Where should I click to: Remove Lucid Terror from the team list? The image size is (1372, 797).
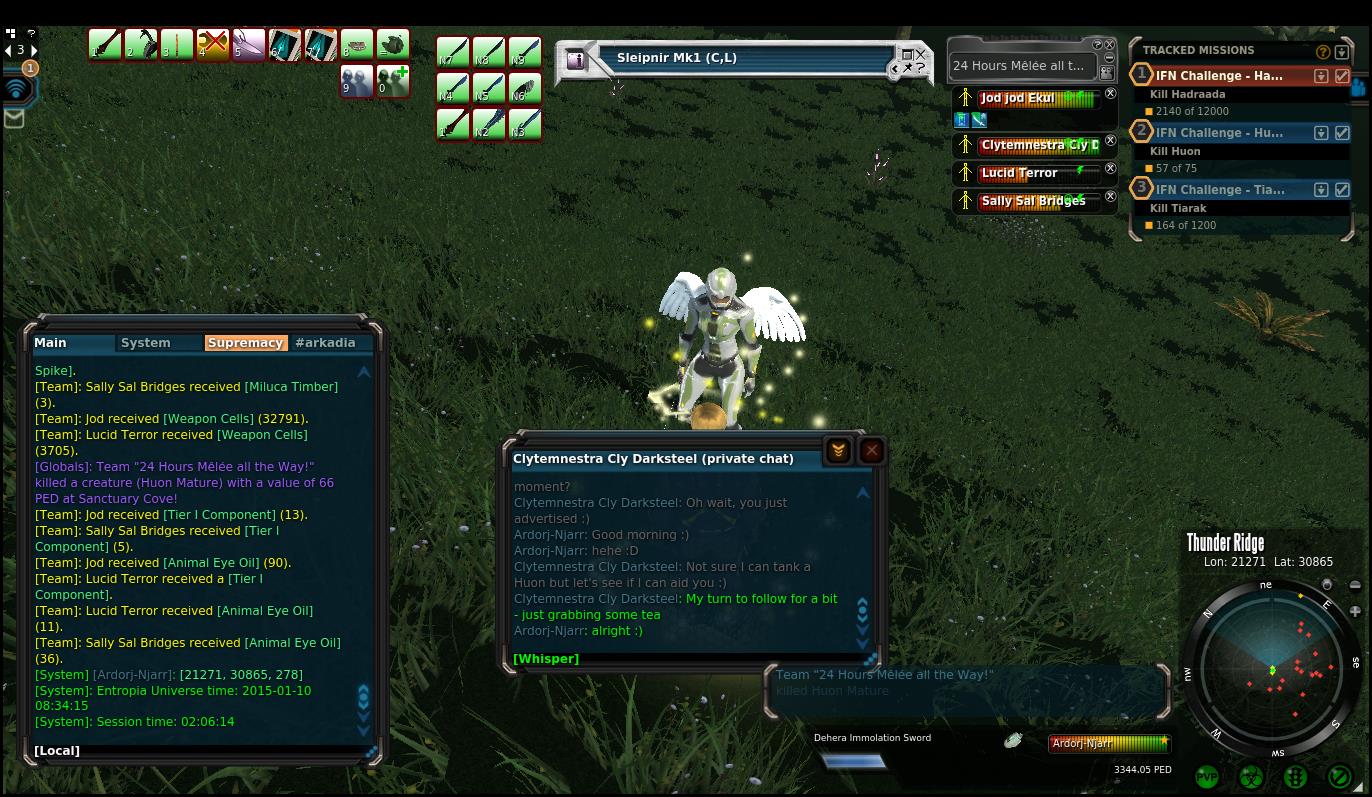point(1110,169)
